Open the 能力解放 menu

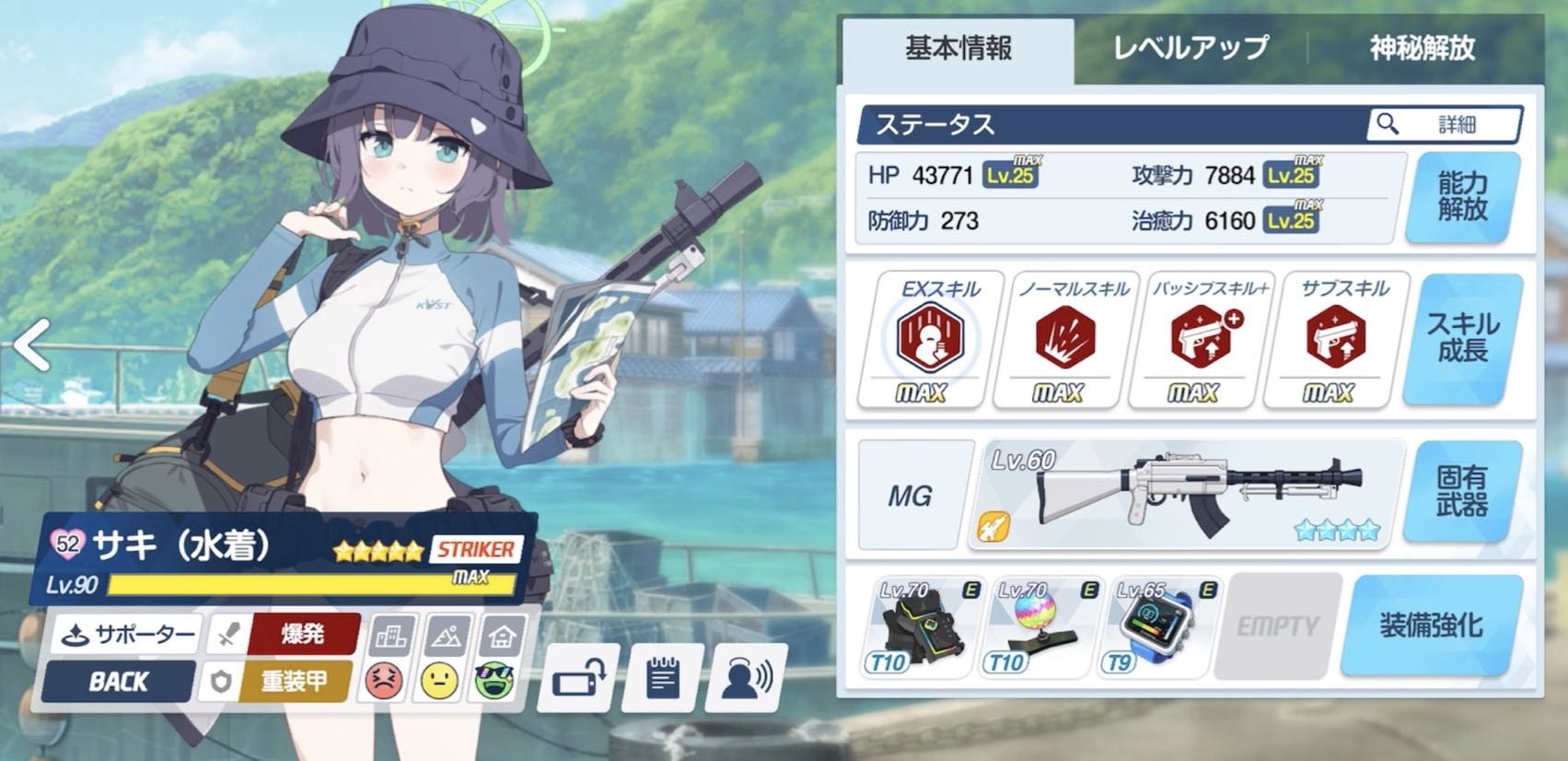click(1462, 197)
